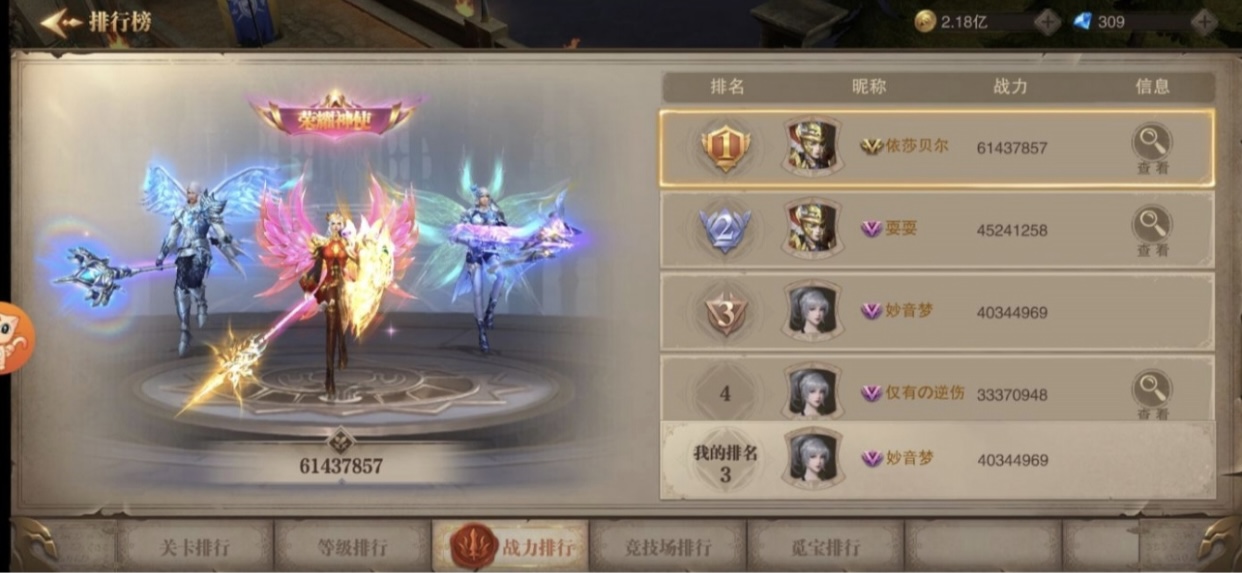The width and height of the screenshot is (1242, 573).
Task: Choose the rank 3 row with power 40344969
Action: 936,312
